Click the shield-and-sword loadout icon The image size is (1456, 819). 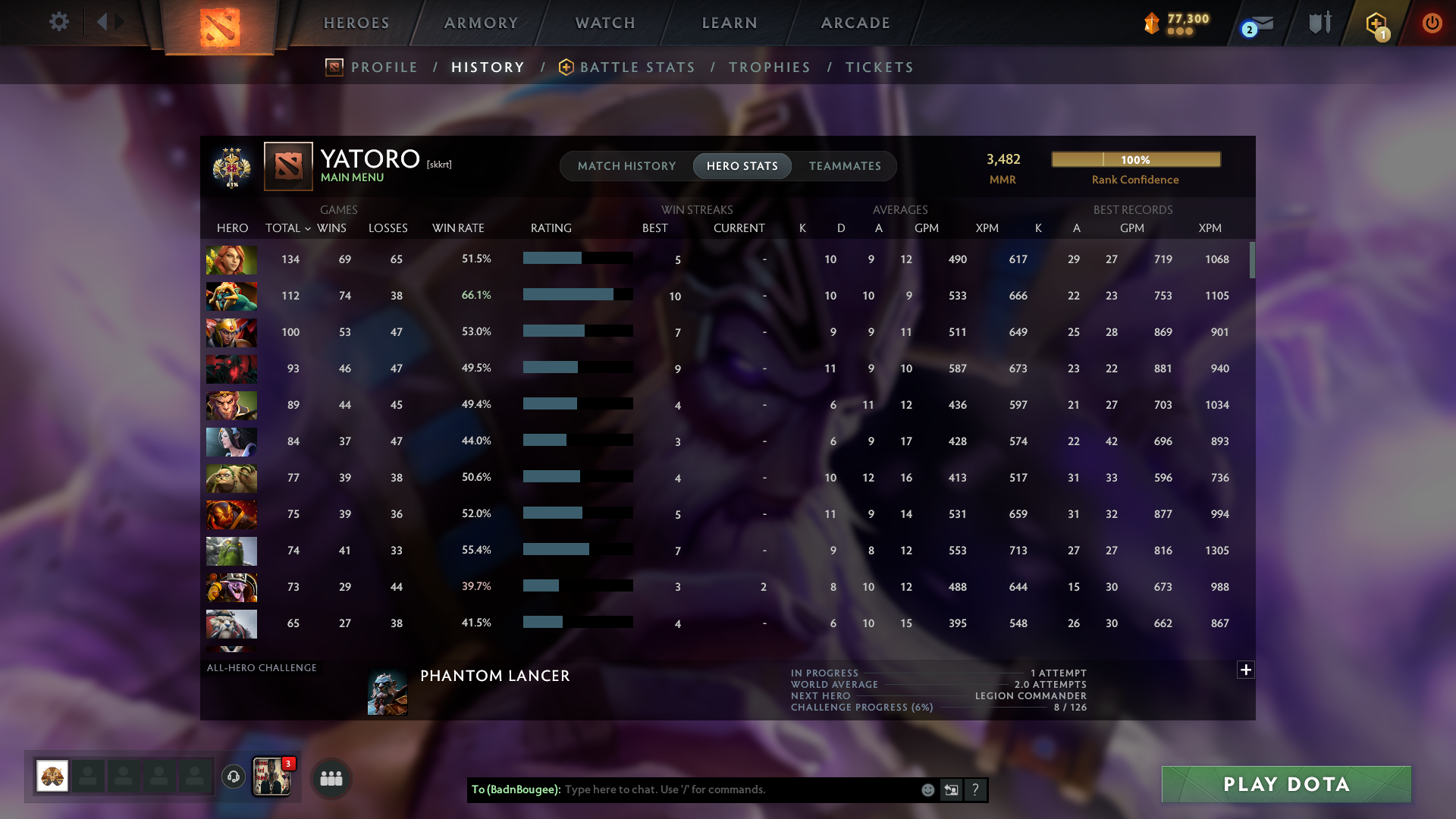tap(1319, 23)
